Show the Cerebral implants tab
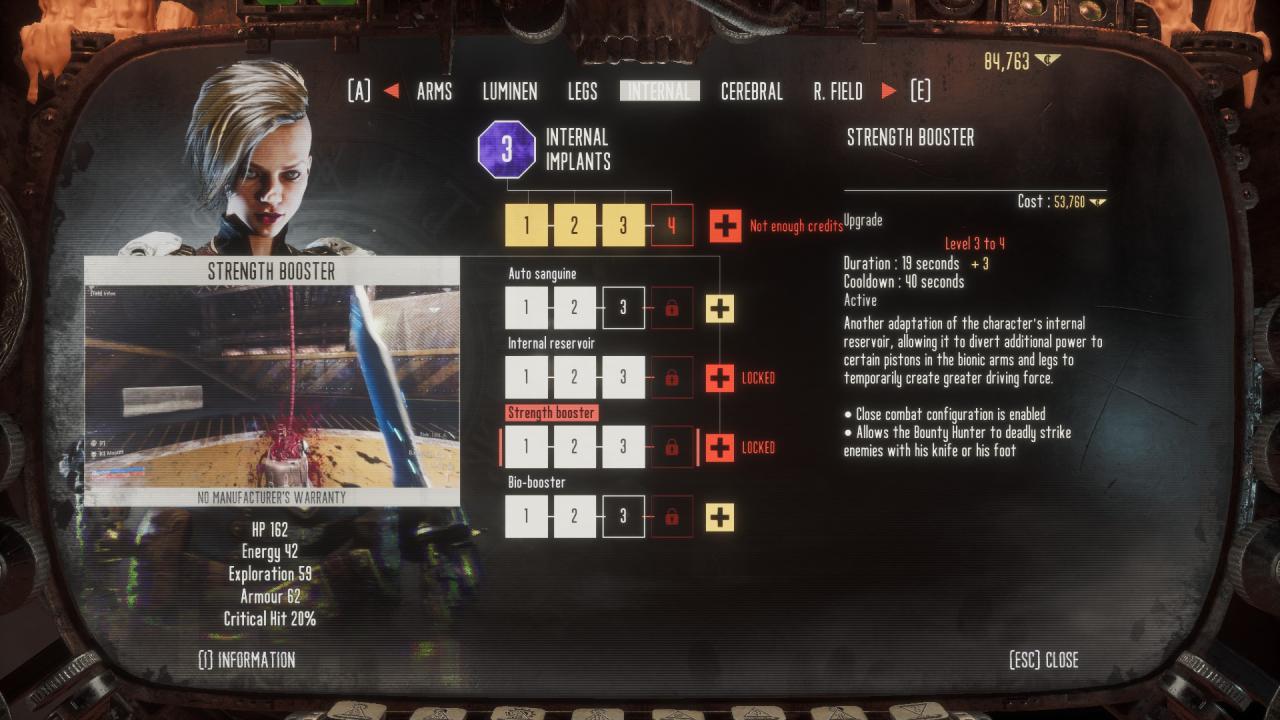The image size is (1280, 720). point(751,92)
